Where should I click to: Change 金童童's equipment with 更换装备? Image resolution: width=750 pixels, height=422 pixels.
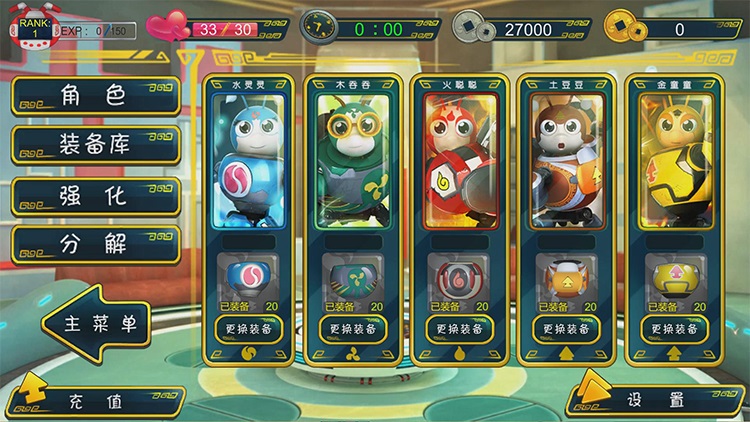[668, 329]
